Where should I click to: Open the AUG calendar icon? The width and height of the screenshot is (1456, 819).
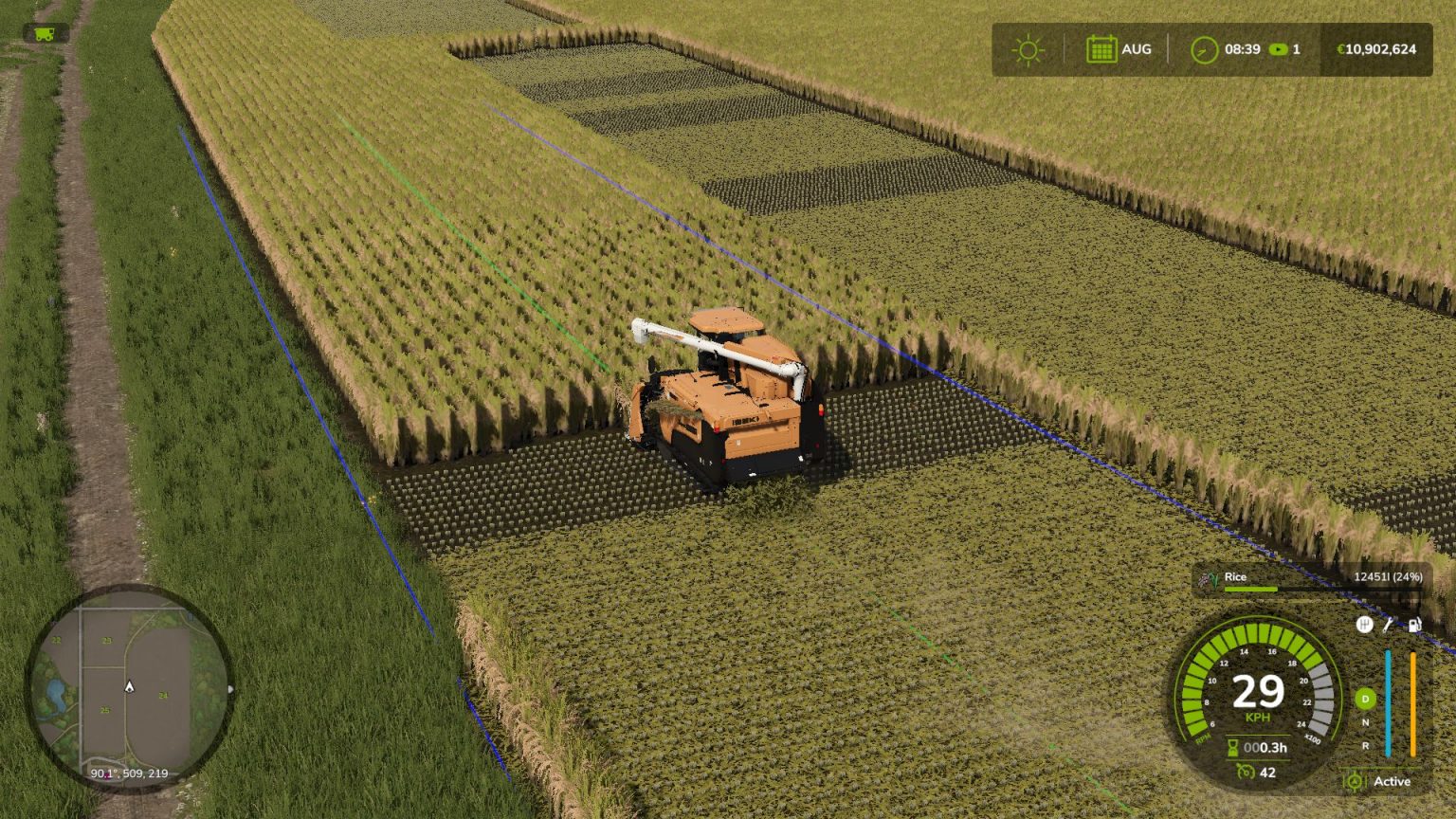click(1100, 48)
